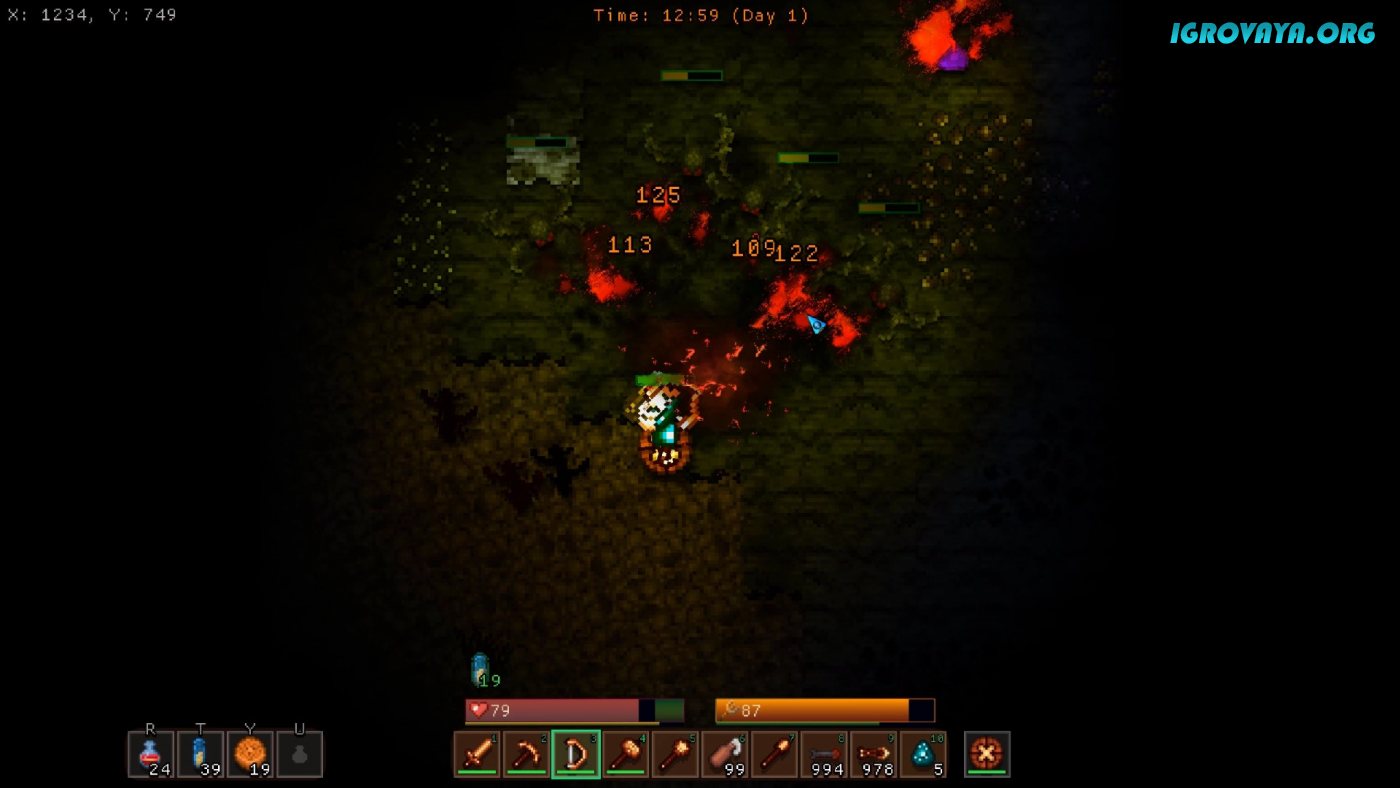Click the empty grey potion quick slot

click(x=300, y=754)
